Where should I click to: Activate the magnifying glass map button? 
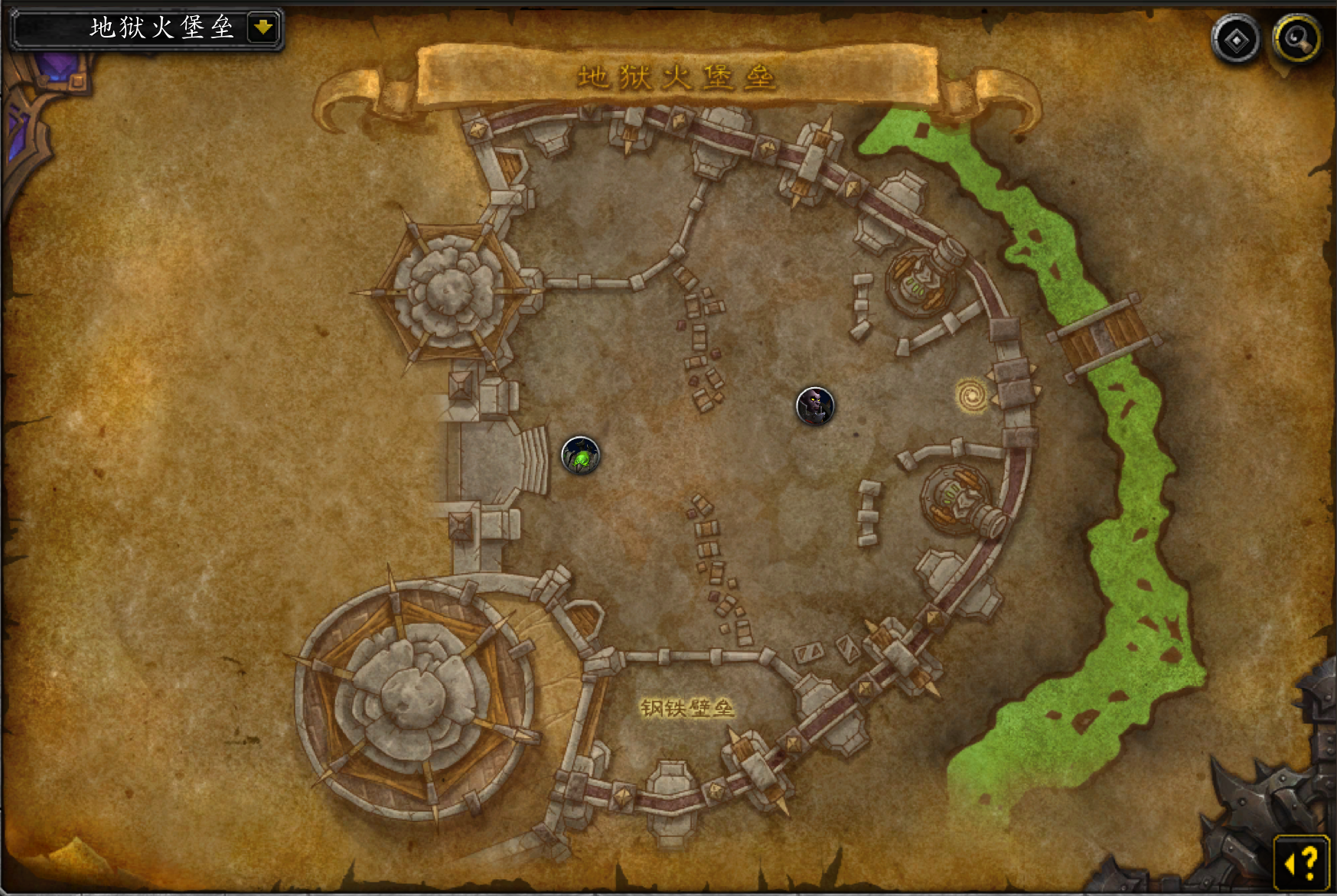(x=1296, y=38)
